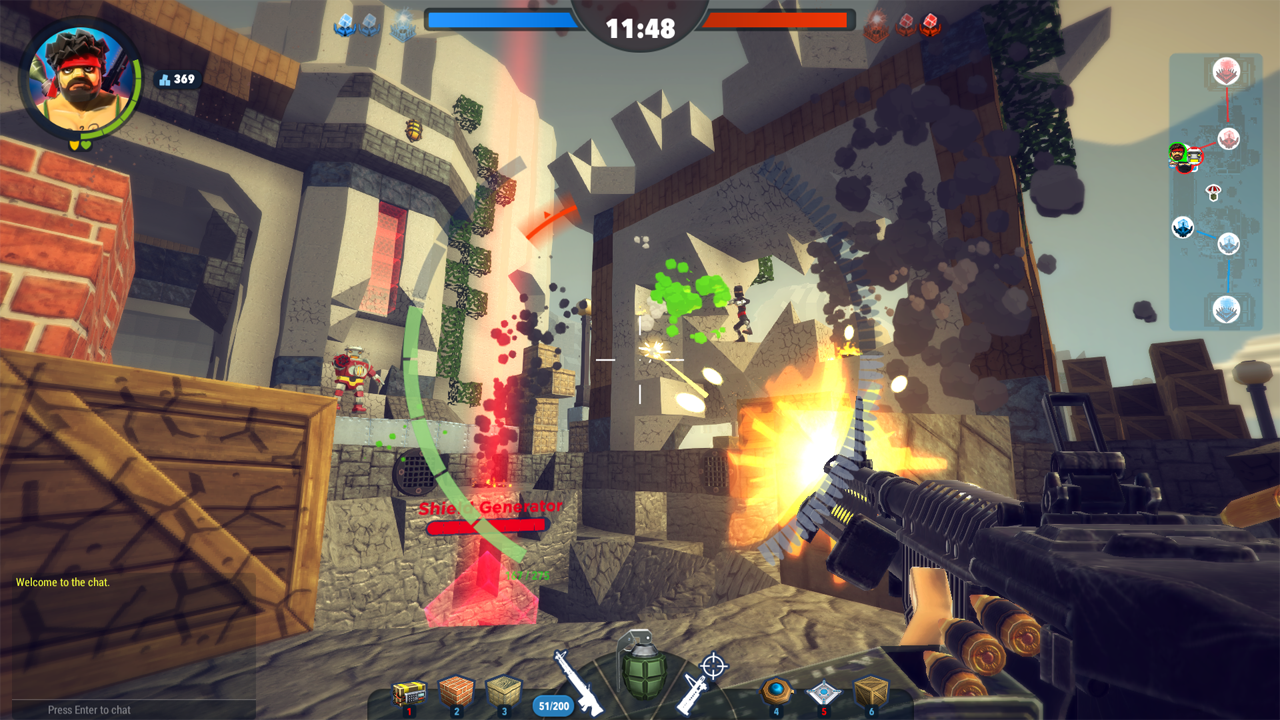Click the 51/200 ammo counter badge
This screenshot has height=720, width=1280.
coord(553,703)
